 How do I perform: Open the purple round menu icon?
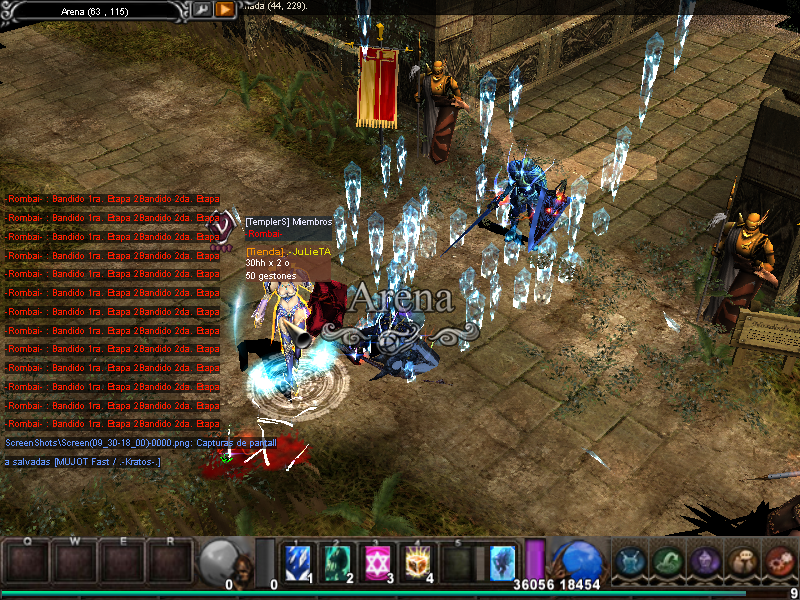[x=705, y=562]
